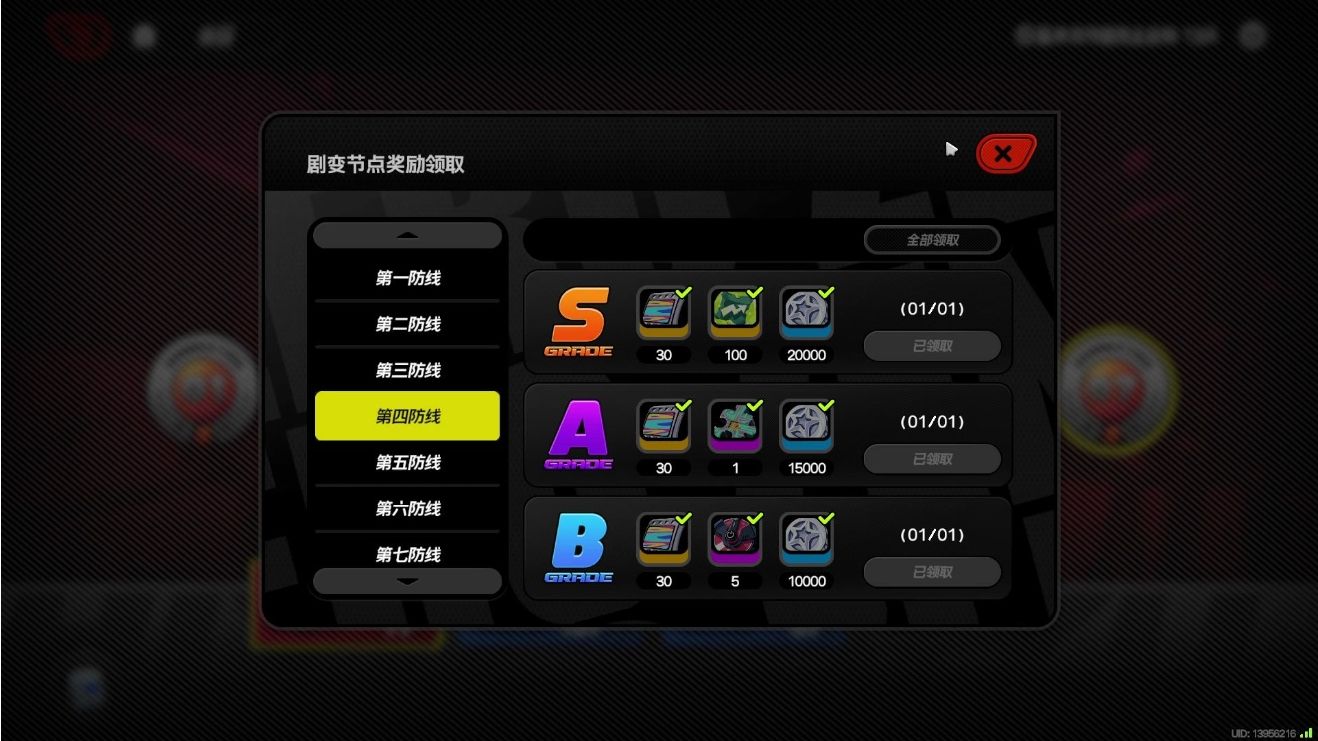Click the B Grade badge icon
The width and height of the screenshot is (1318, 741).
(578, 545)
